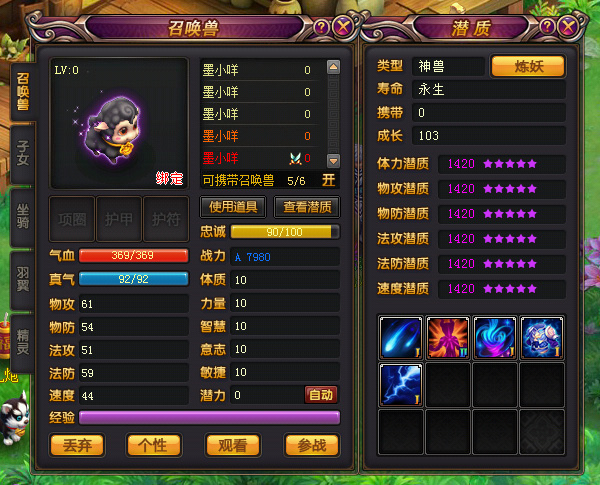Screen dimensions: 600x485
Task: Open the 个性 personality option
Action: coord(154,444)
